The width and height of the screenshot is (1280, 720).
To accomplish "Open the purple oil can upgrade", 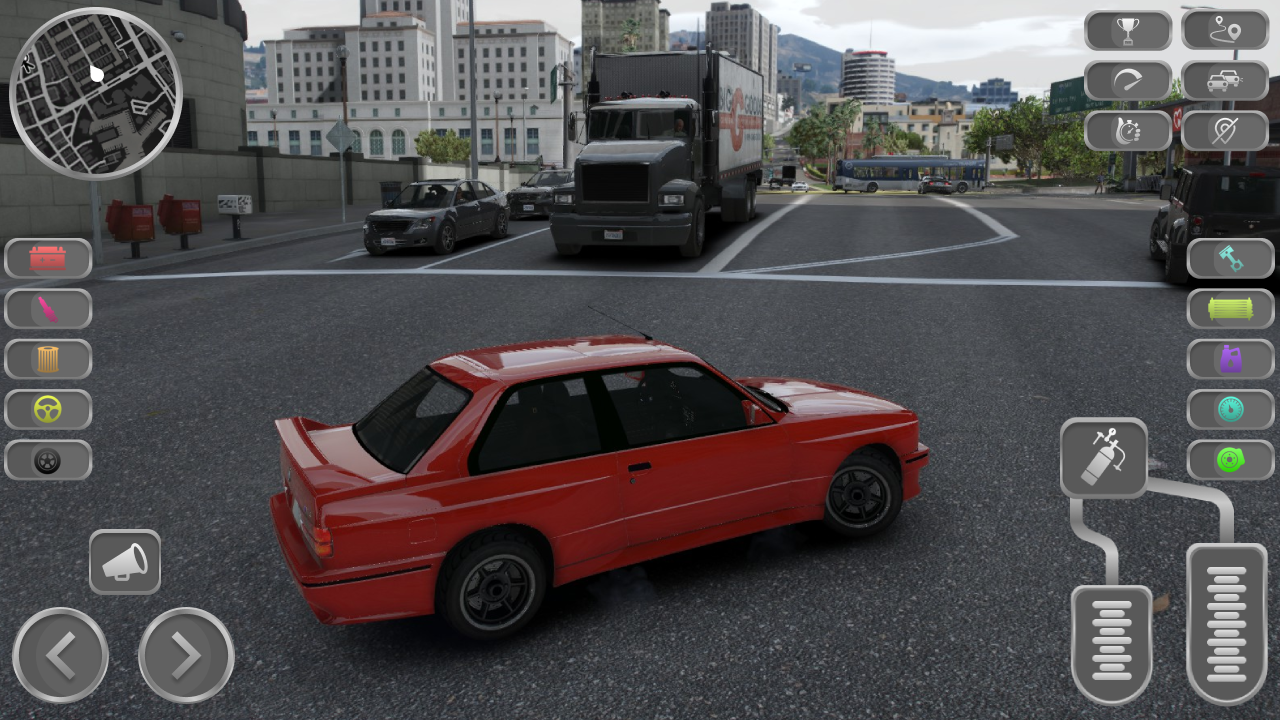I will 1231,359.
